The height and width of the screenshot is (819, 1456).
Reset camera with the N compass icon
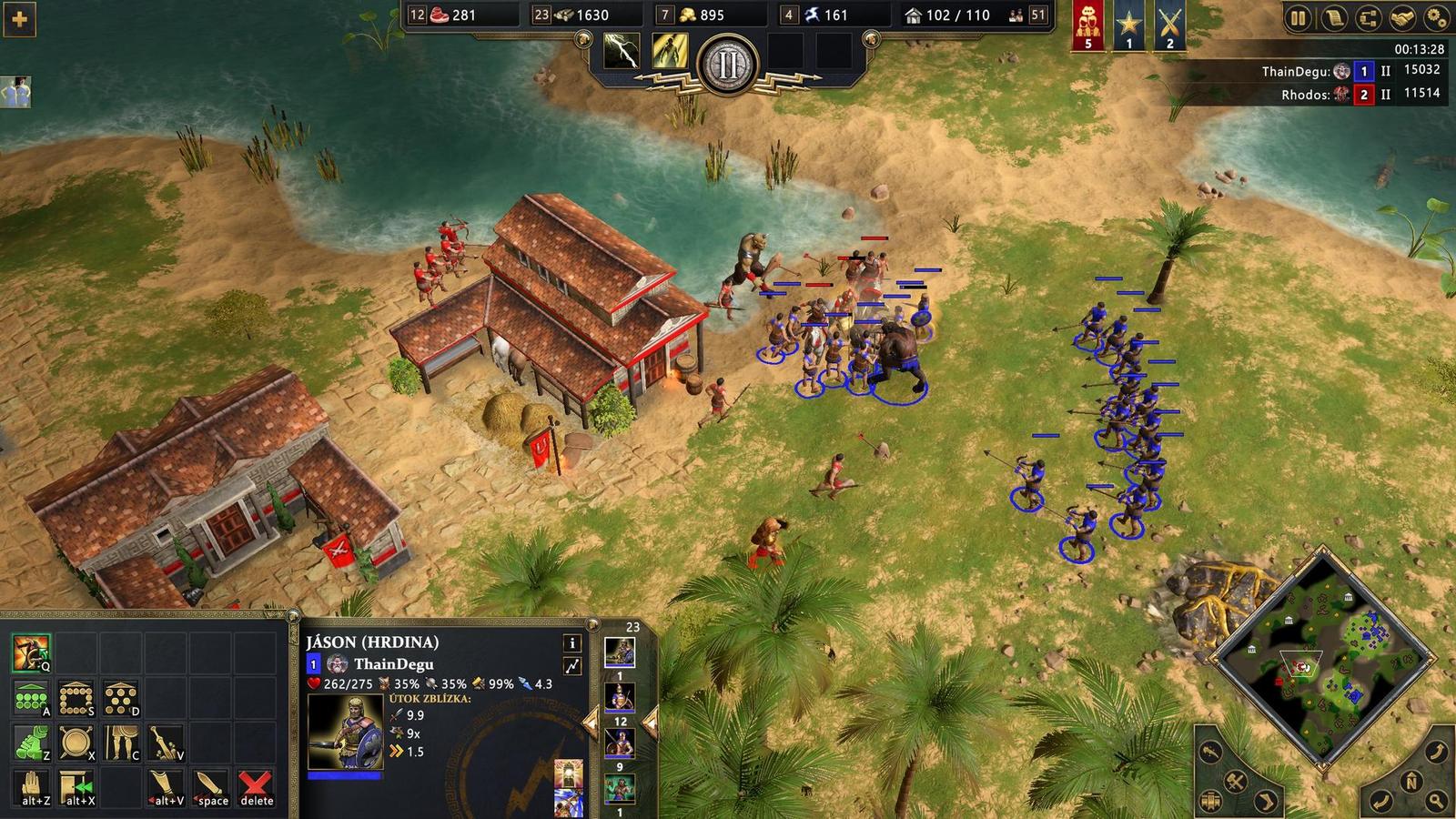(1411, 780)
